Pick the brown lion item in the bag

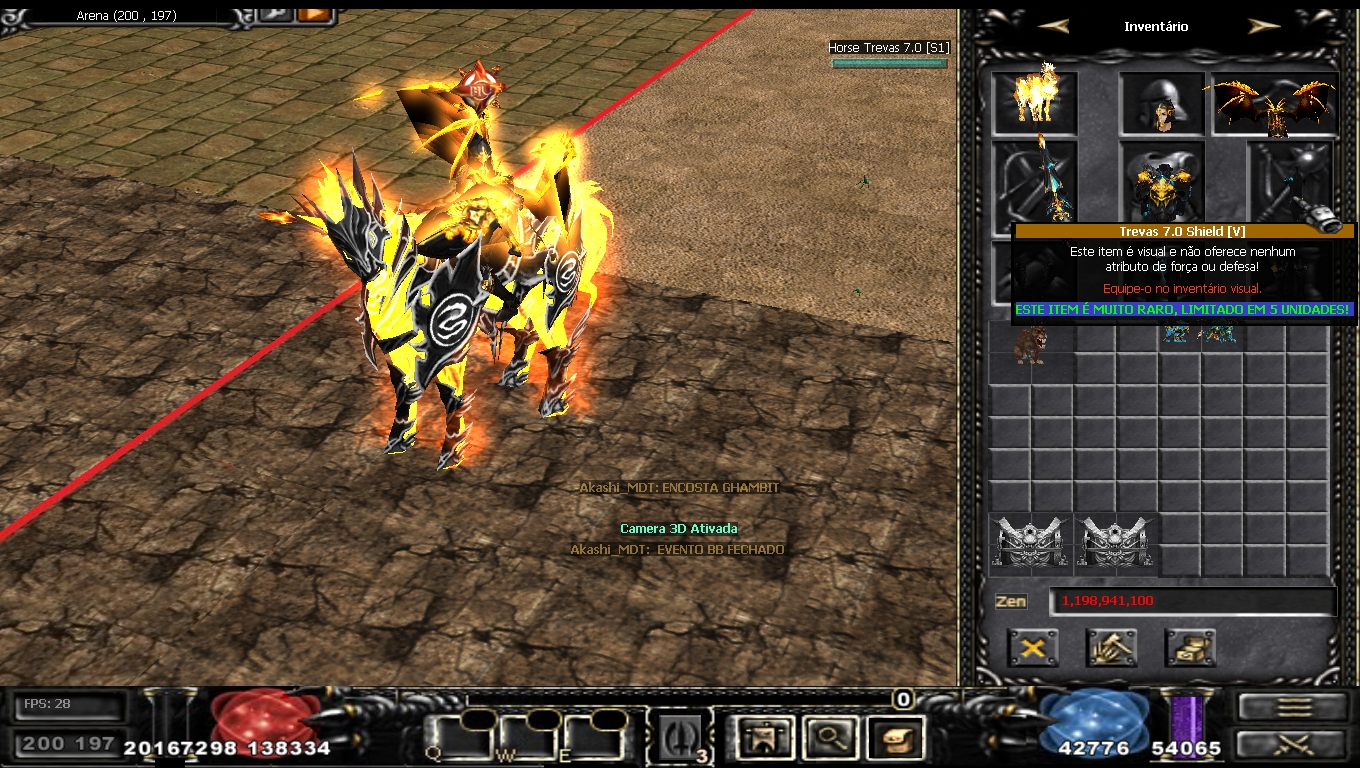pos(1030,345)
